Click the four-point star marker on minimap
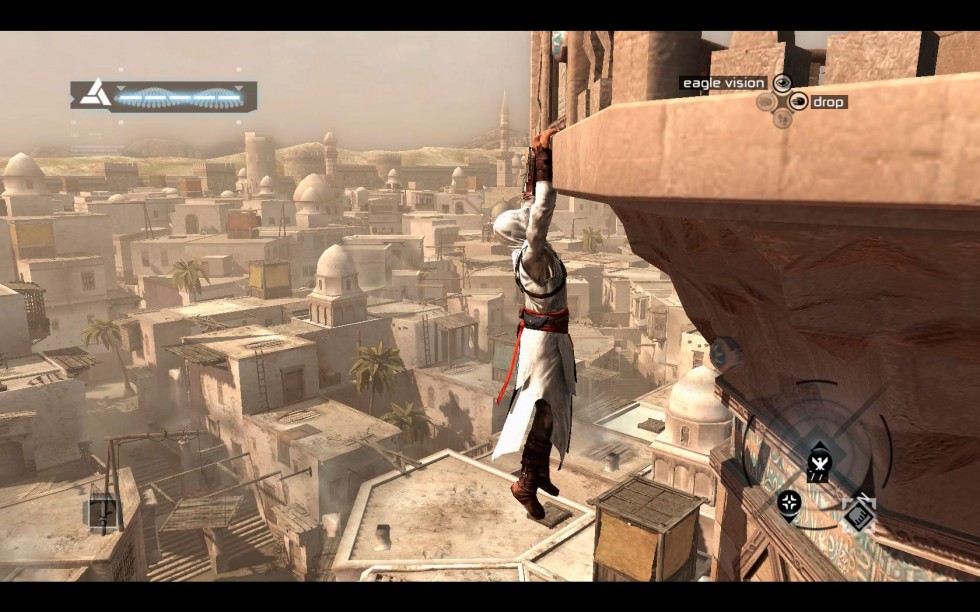 (x=789, y=500)
